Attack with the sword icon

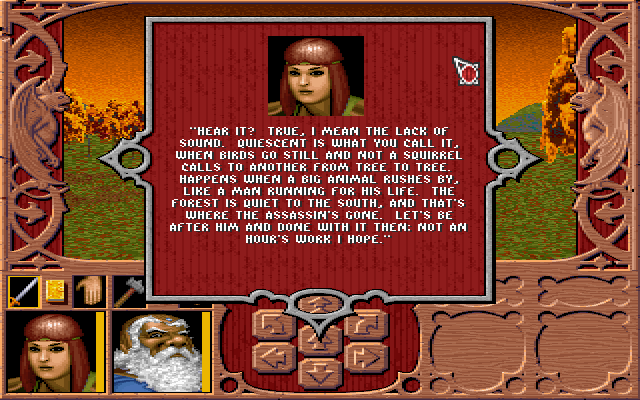(23, 291)
